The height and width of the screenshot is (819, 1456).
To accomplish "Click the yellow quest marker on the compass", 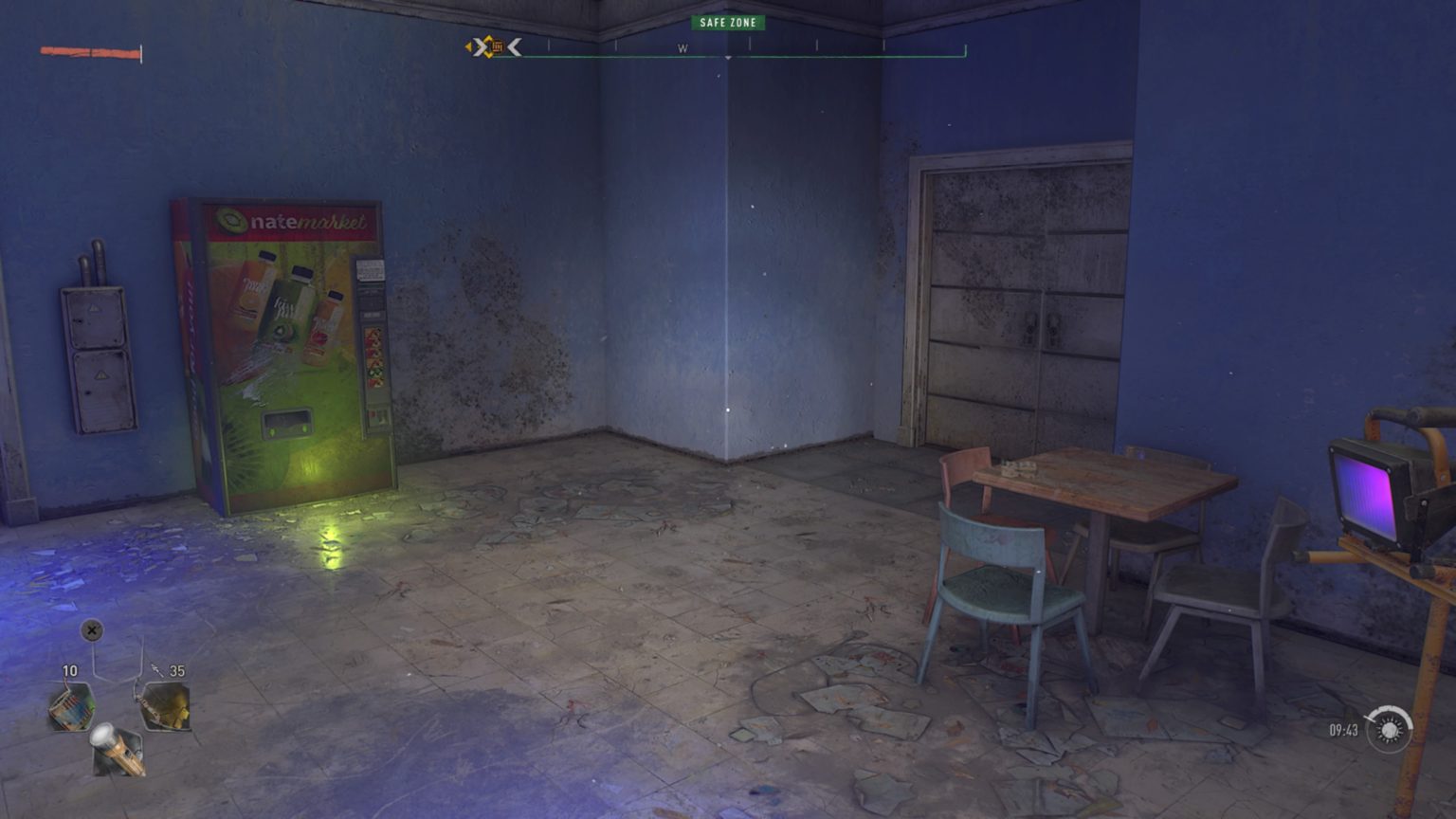I will [488, 46].
